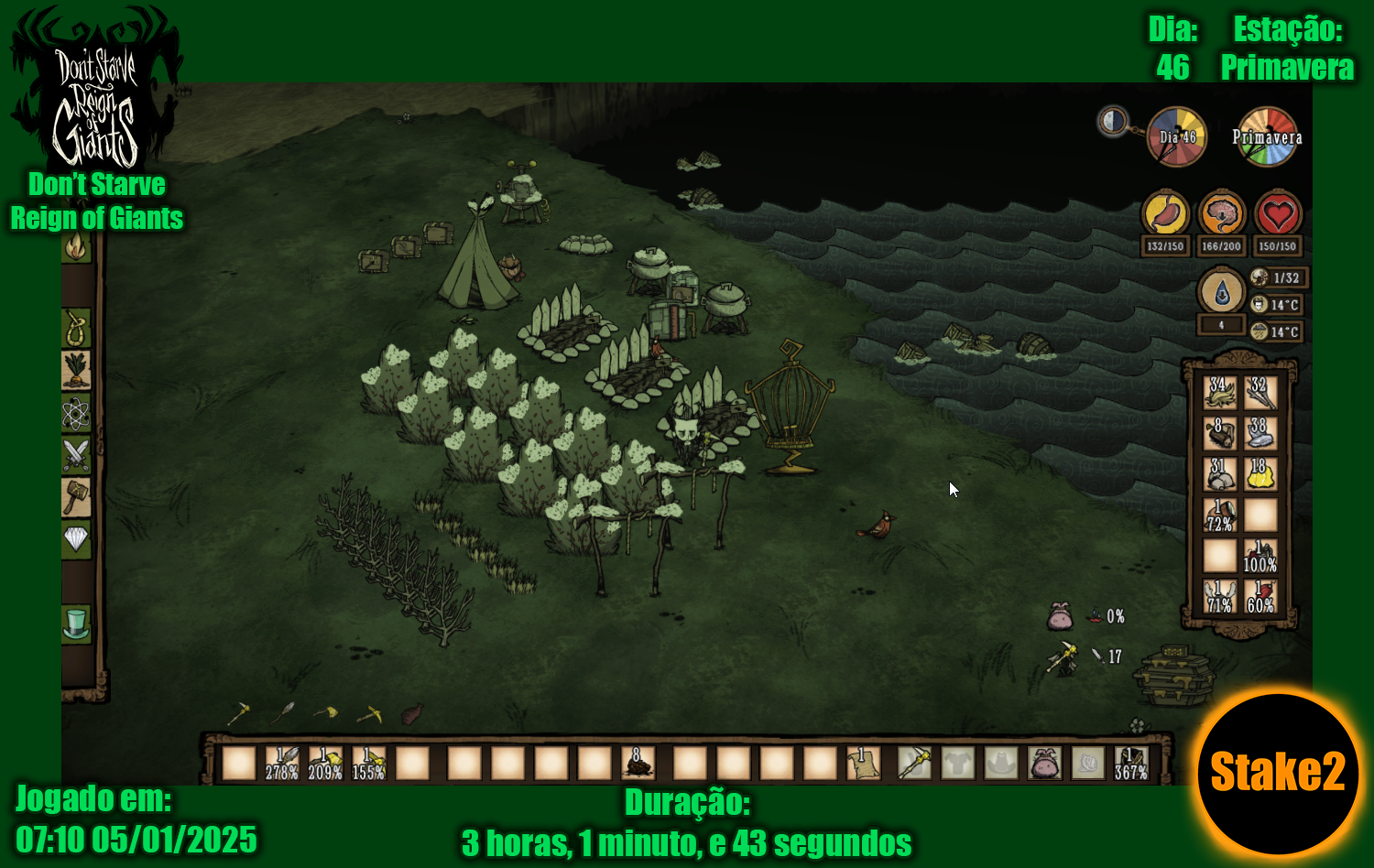
Task: Pick the twigs stack of 32
Action: 1260,393
